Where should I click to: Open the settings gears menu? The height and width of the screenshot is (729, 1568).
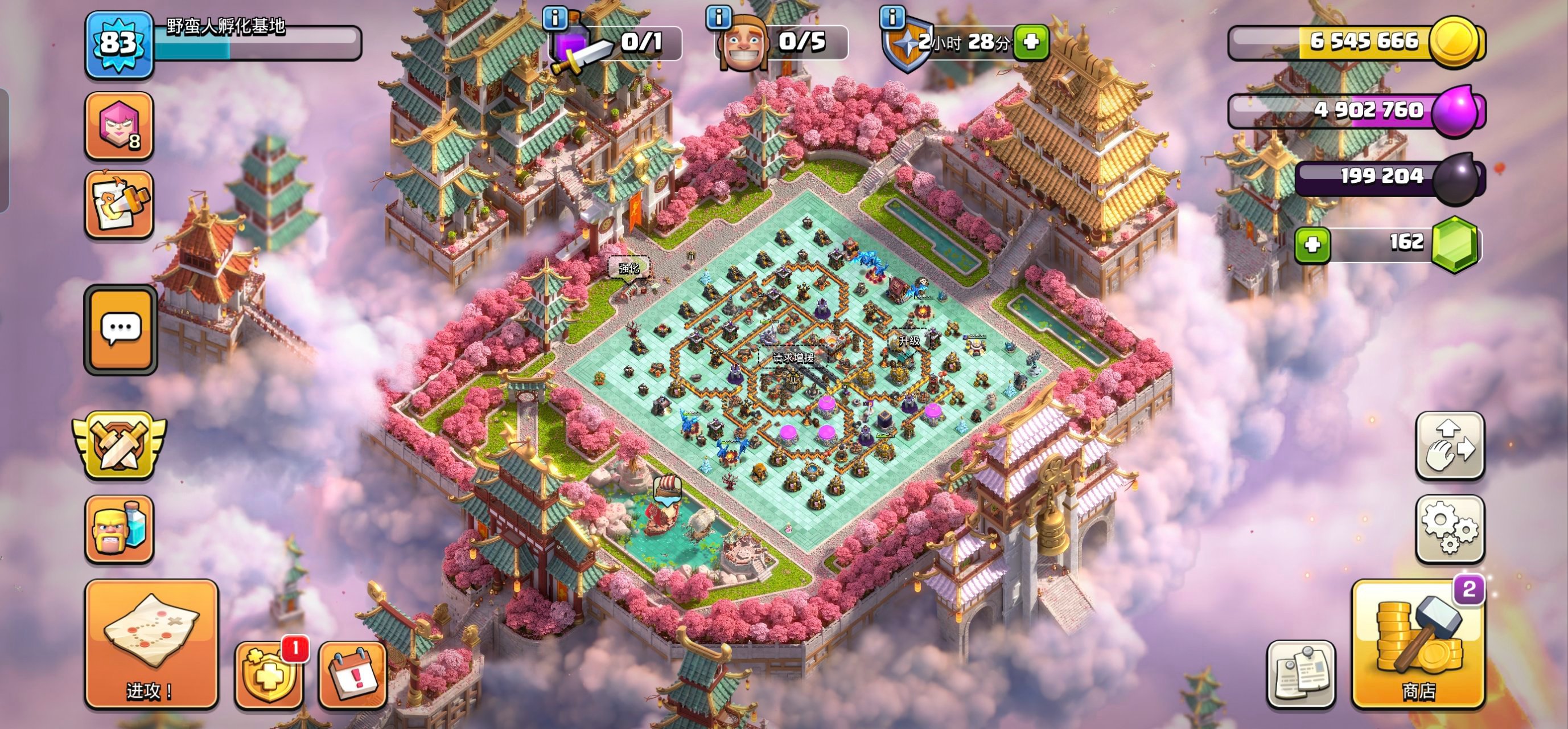pos(1450,529)
